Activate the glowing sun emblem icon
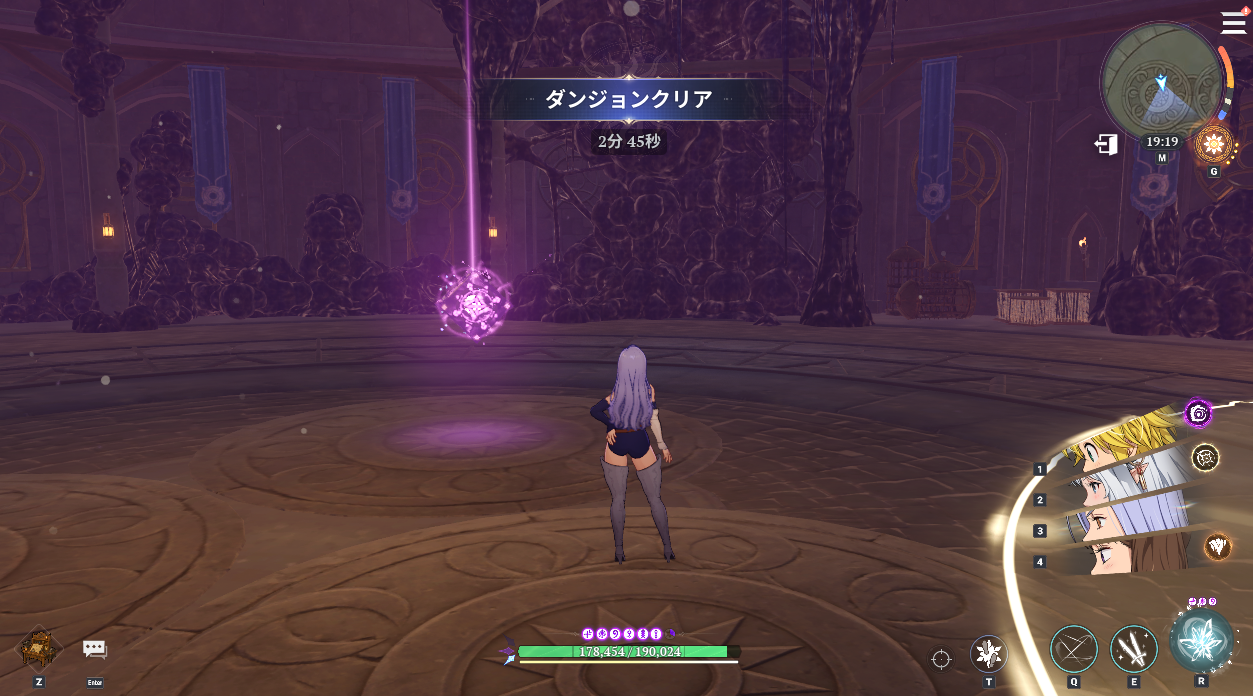The image size is (1253, 696). click(x=1214, y=144)
